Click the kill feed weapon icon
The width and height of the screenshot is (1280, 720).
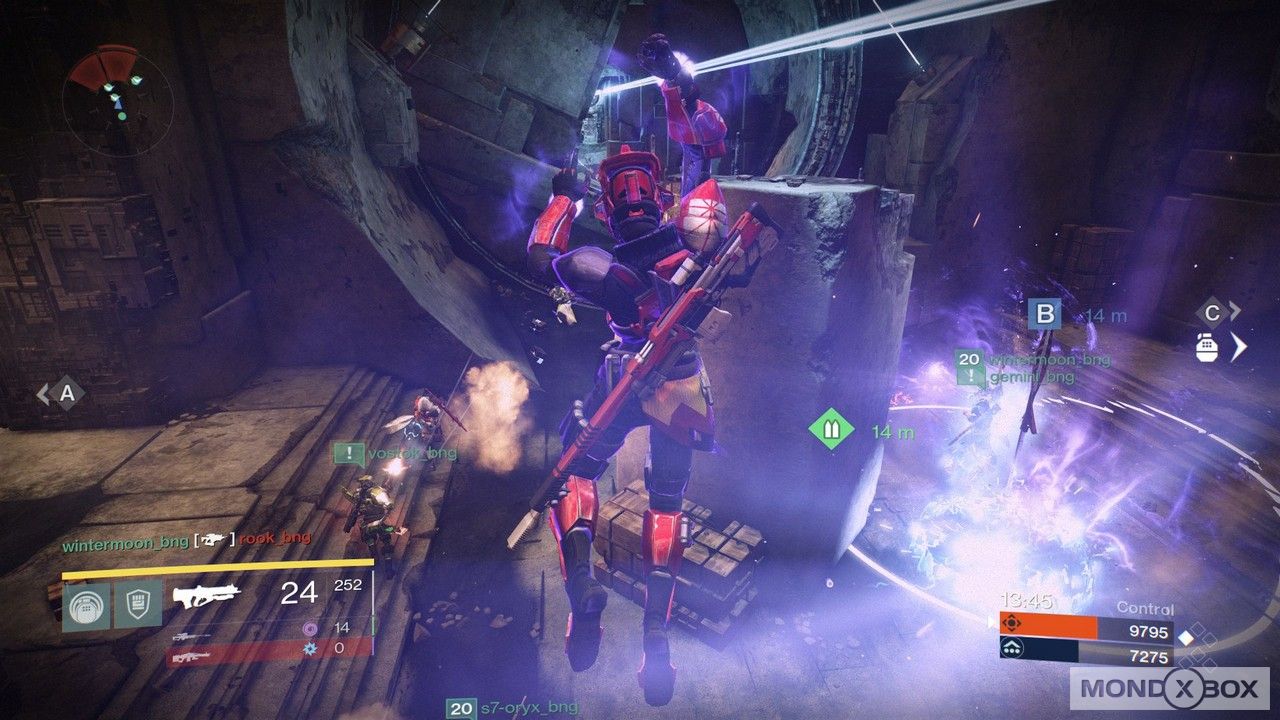211,539
